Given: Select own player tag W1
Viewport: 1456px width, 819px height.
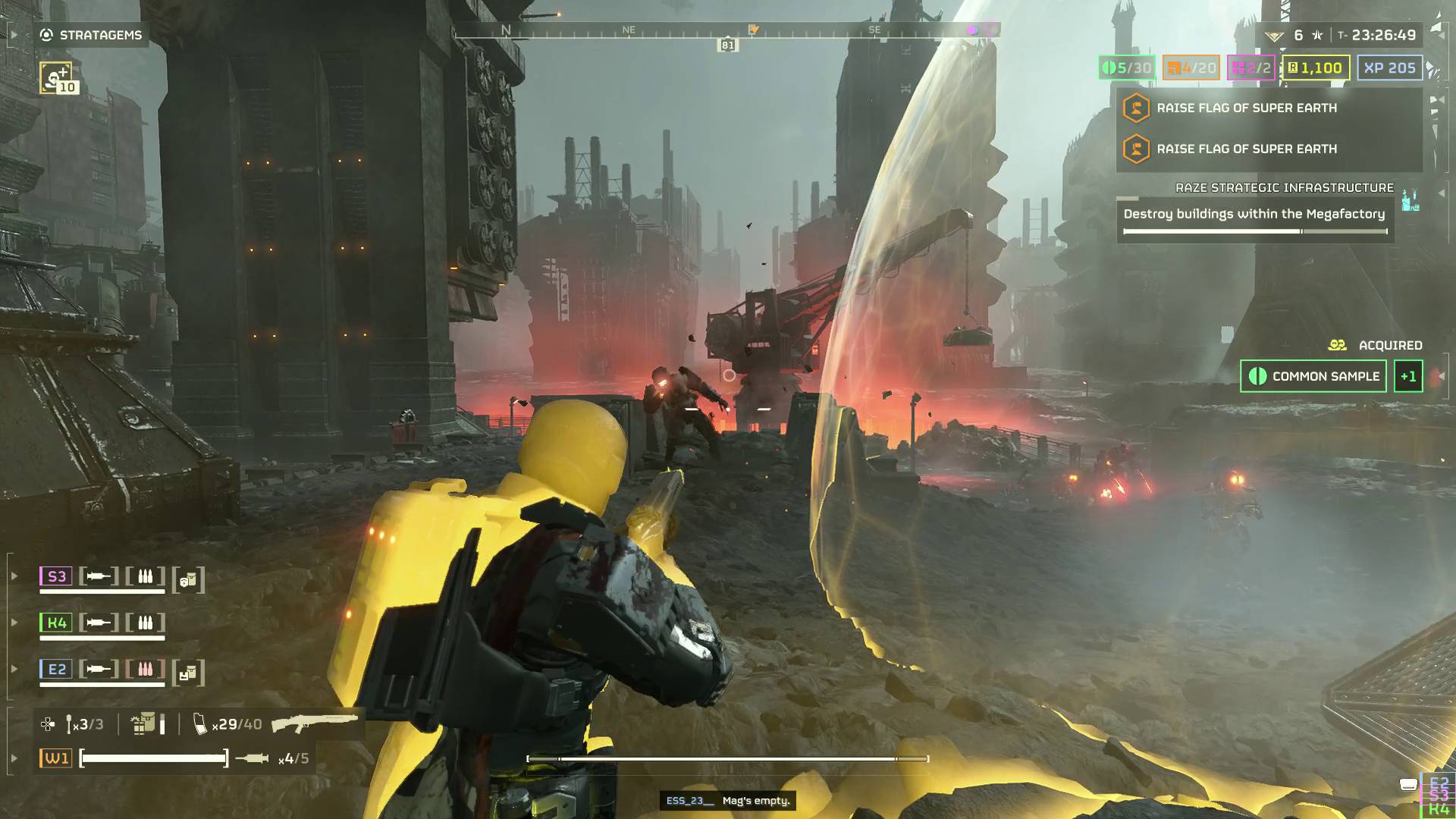Looking at the screenshot, I should tap(56, 758).
